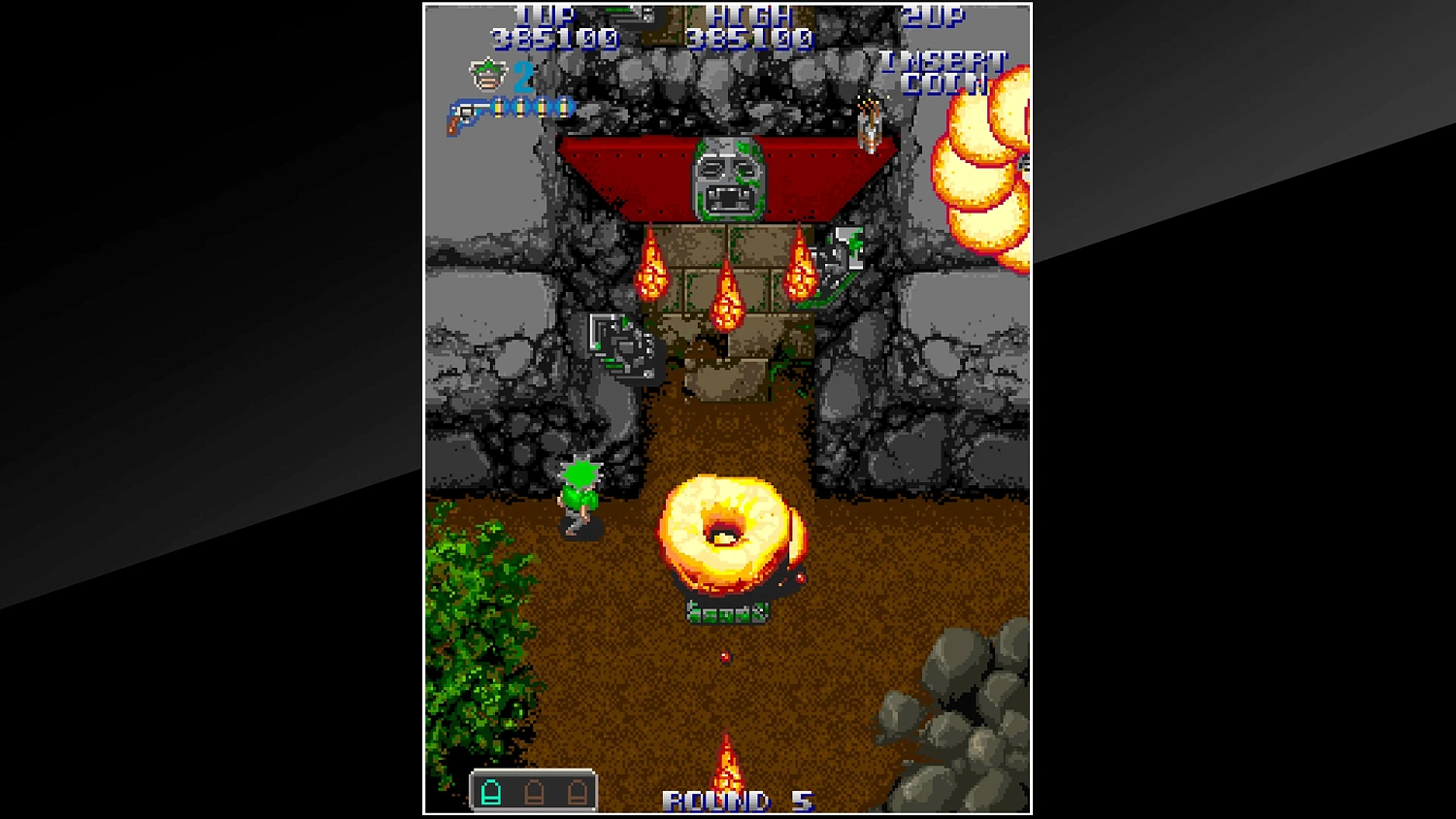Click the first bullet in the ammo row
The width and height of the screenshot is (1456, 819).
point(499,107)
